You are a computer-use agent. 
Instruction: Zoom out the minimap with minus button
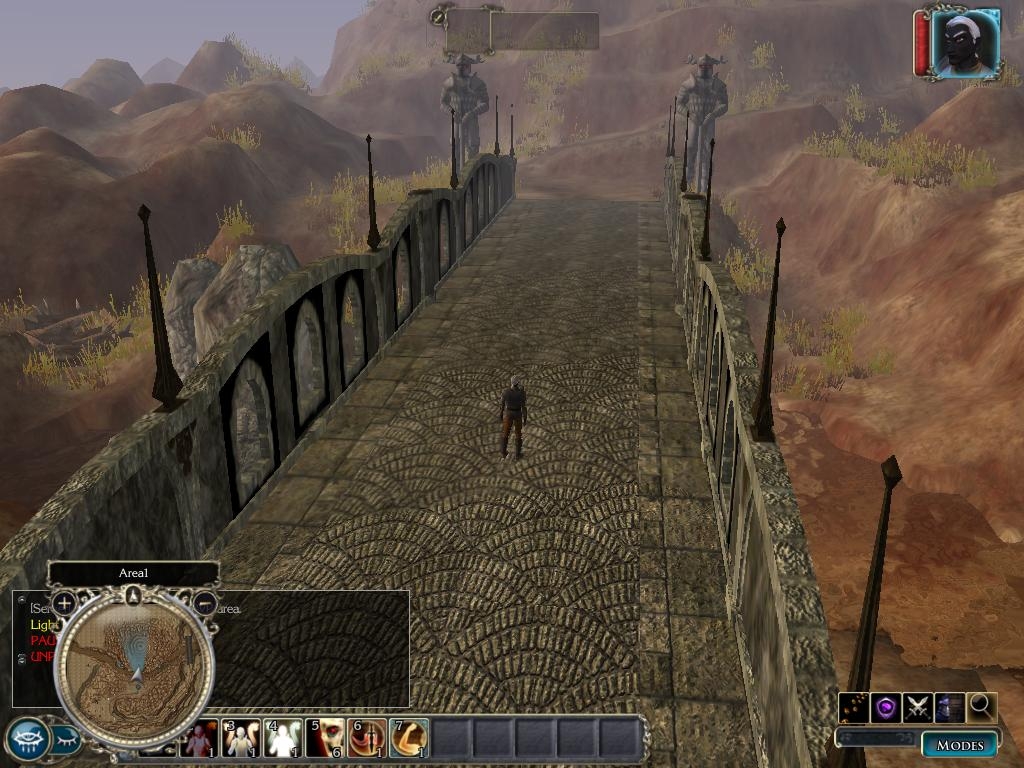(x=204, y=603)
